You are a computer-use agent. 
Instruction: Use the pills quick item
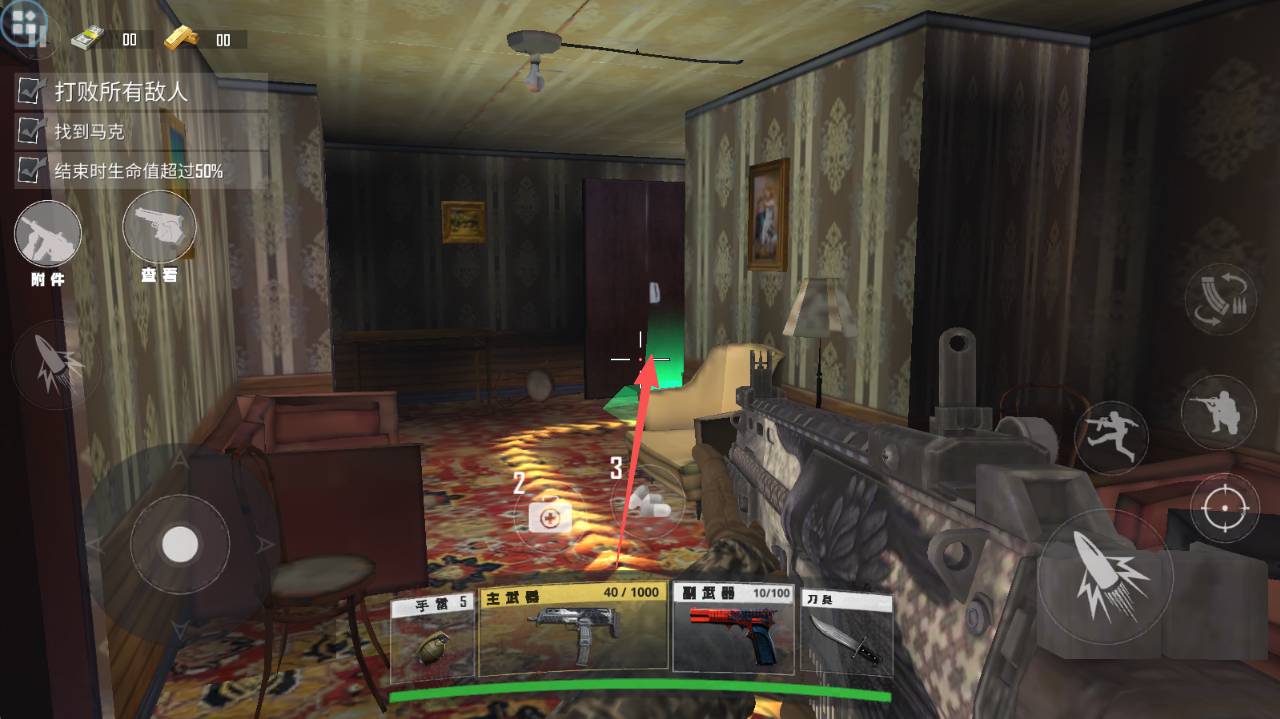pos(648,503)
